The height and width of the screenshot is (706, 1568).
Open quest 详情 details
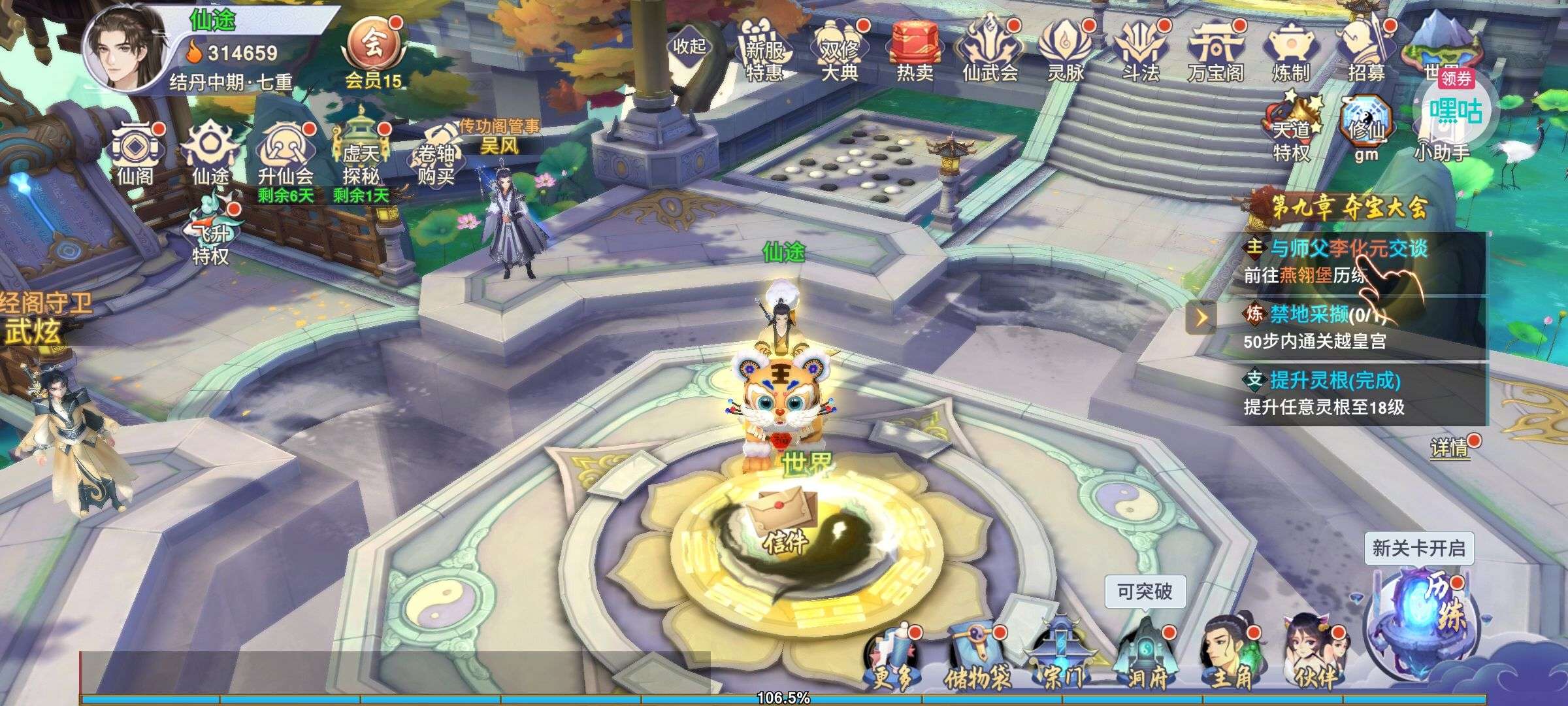click(x=1449, y=448)
